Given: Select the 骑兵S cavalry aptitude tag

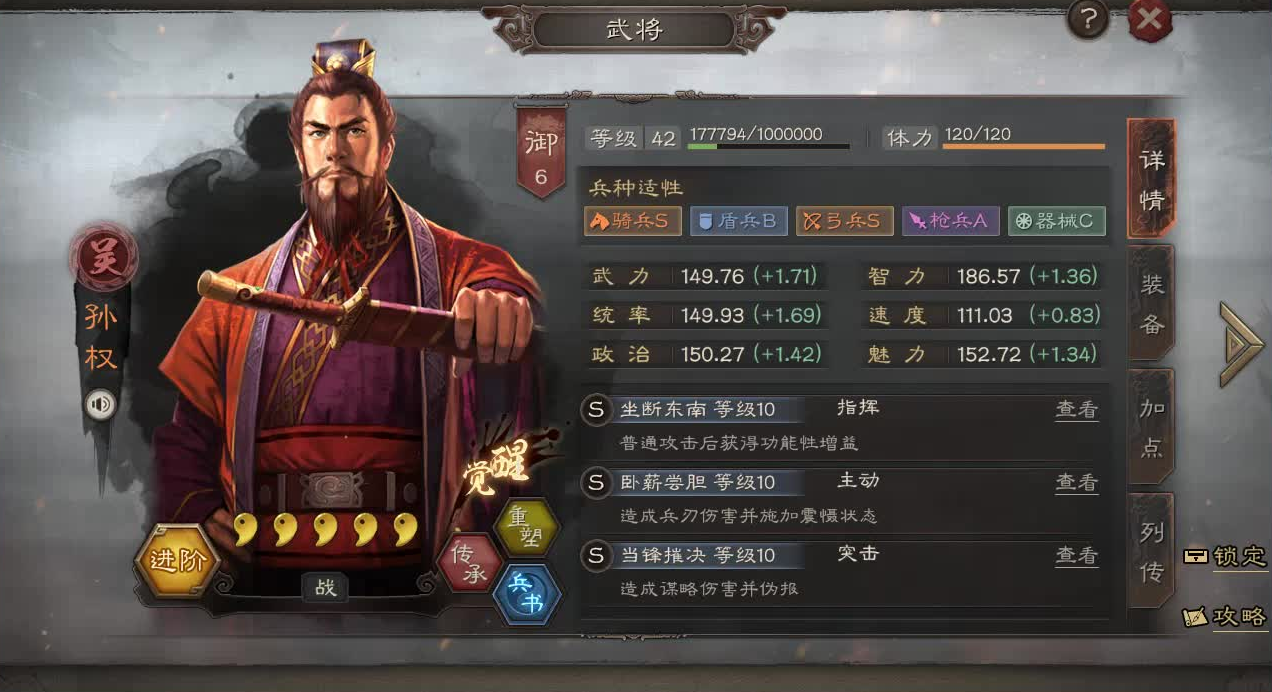Looking at the screenshot, I should (632, 221).
